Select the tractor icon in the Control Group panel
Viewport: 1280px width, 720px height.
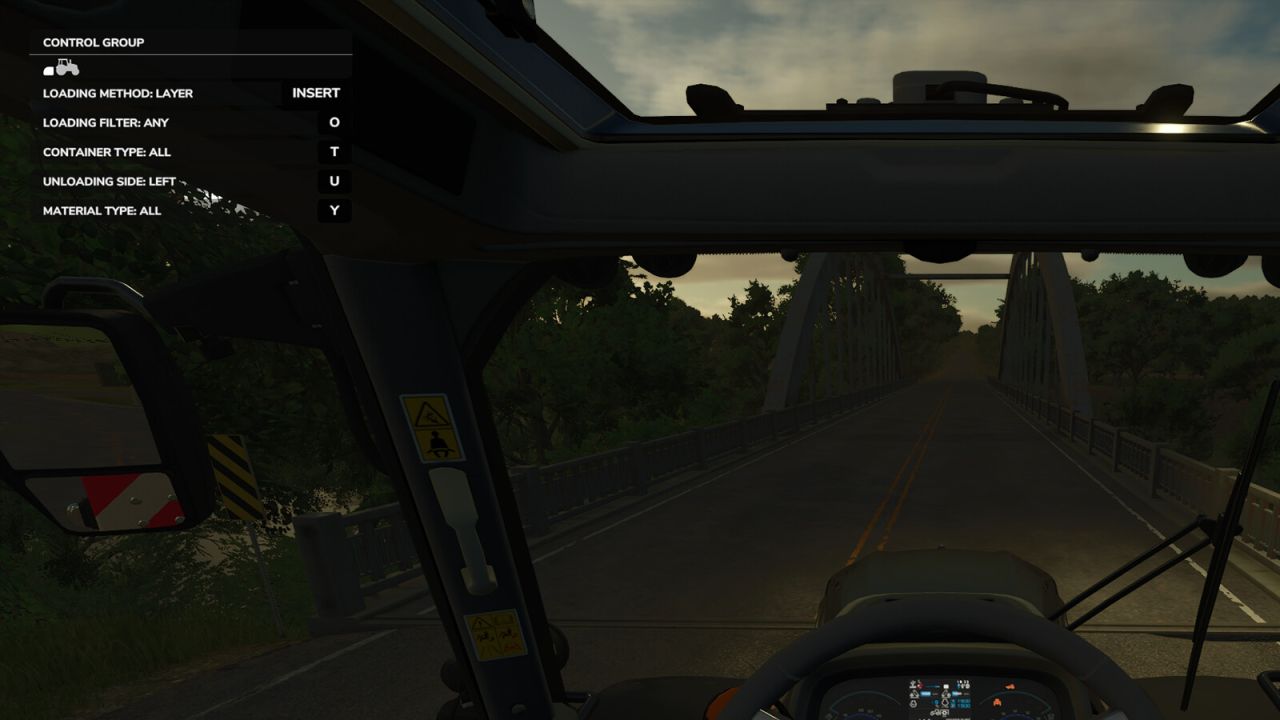coord(67,68)
